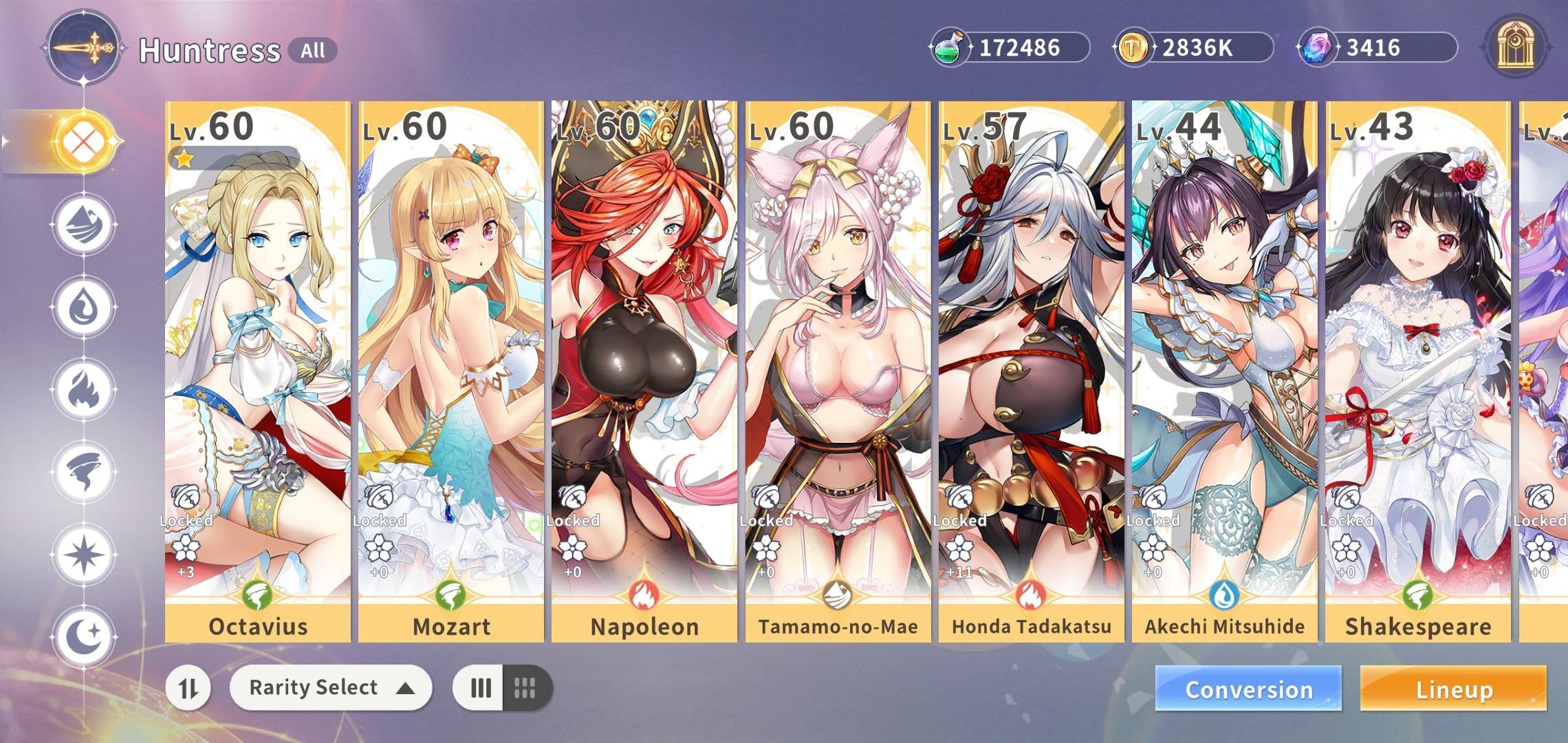Filter huntresses by water drop element
This screenshot has width=1568, height=743.
84,307
